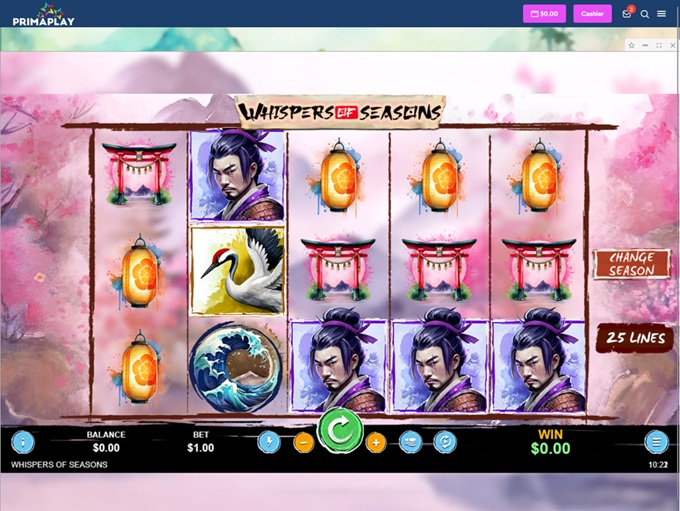Close the game window with the X
The image size is (680, 511).
pyautogui.click(x=671, y=45)
